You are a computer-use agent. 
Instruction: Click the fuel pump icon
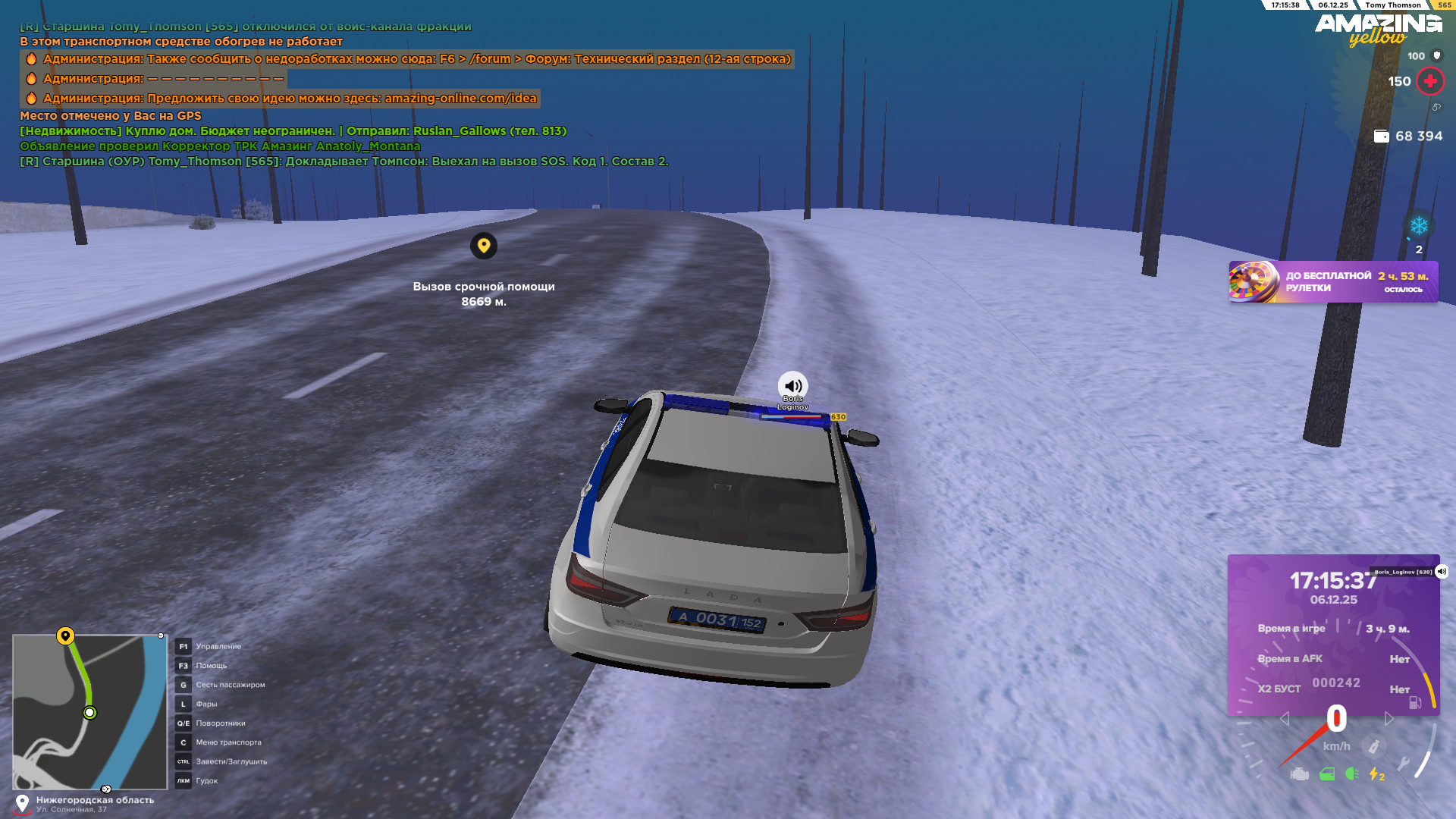(x=1415, y=702)
